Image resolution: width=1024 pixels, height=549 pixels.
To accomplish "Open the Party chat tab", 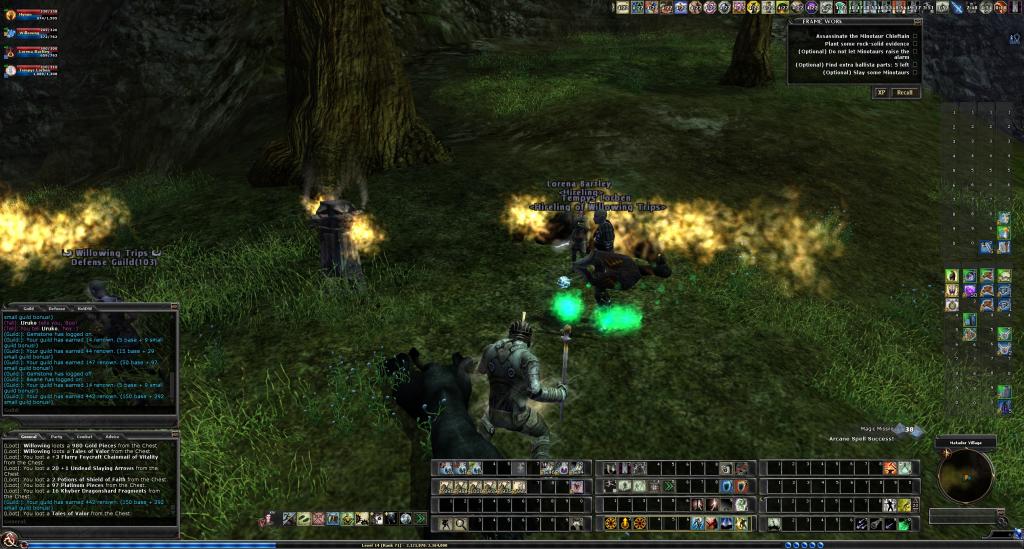I will tap(57, 437).
